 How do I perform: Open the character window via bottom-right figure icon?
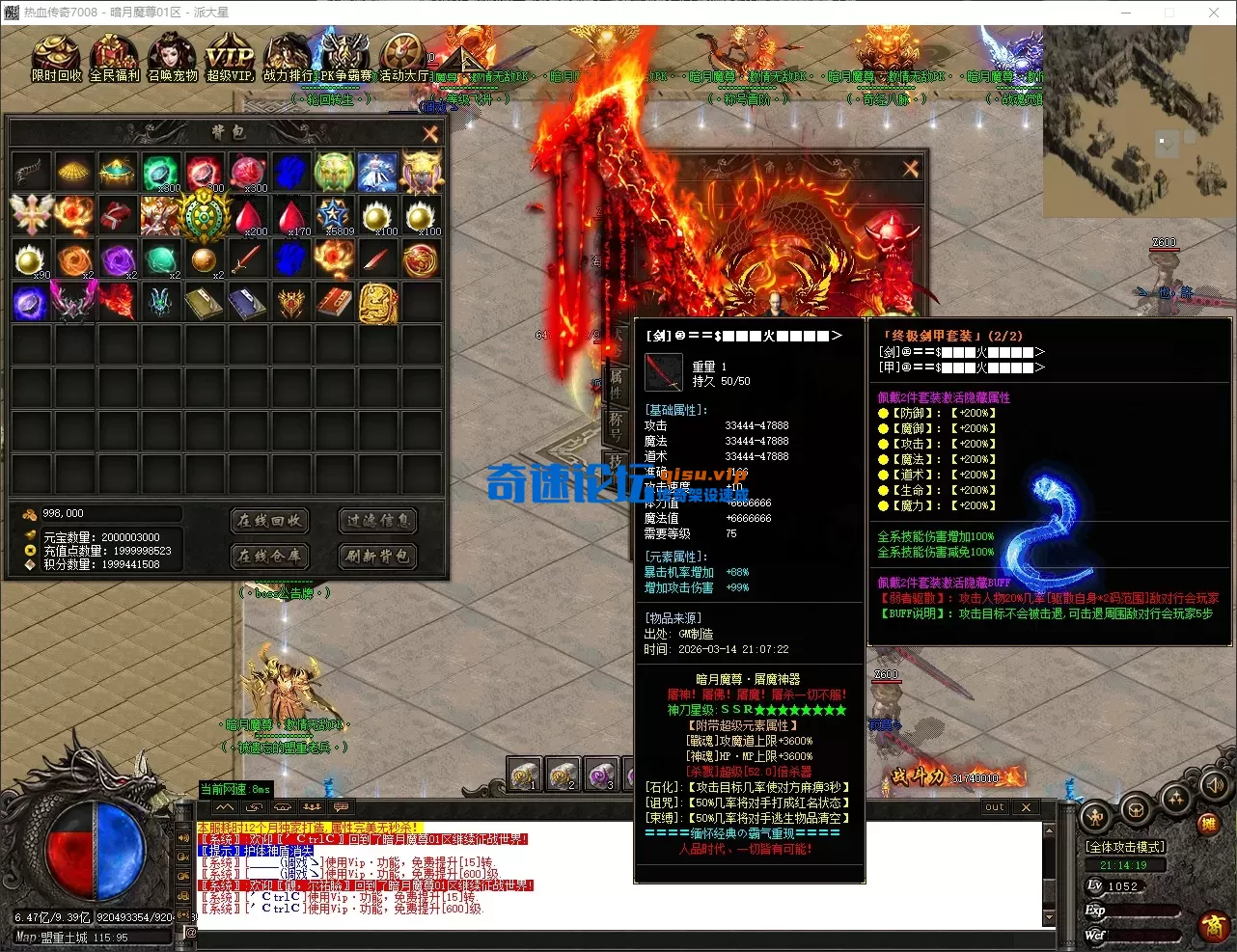coord(1093,818)
